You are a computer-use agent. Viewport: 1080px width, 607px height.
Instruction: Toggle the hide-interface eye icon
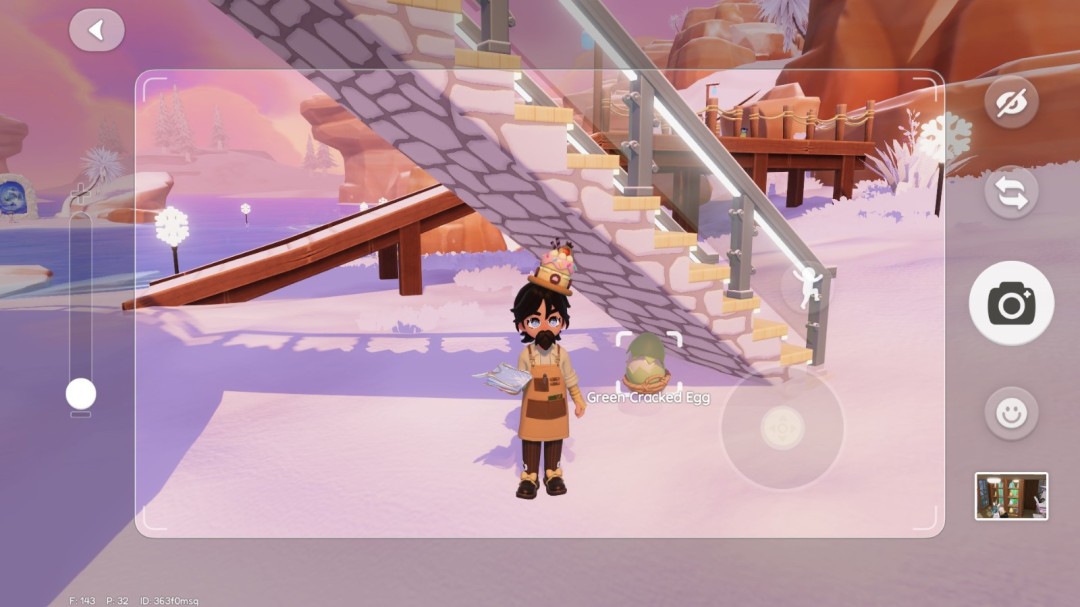click(1011, 103)
